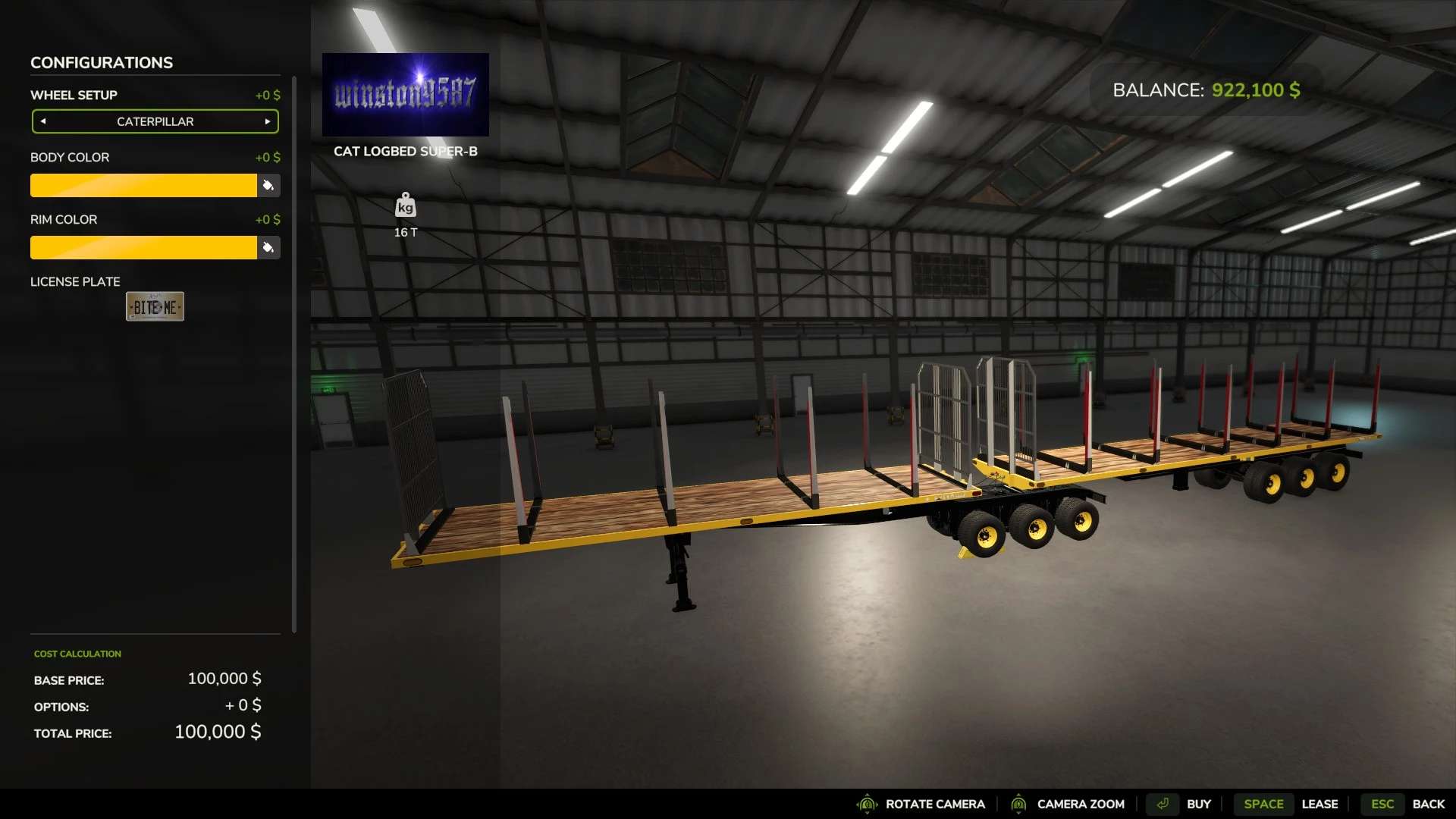Image resolution: width=1456 pixels, height=819 pixels.
Task: Click the CONFIGURATIONS panel heading
Action: (101, 62)
